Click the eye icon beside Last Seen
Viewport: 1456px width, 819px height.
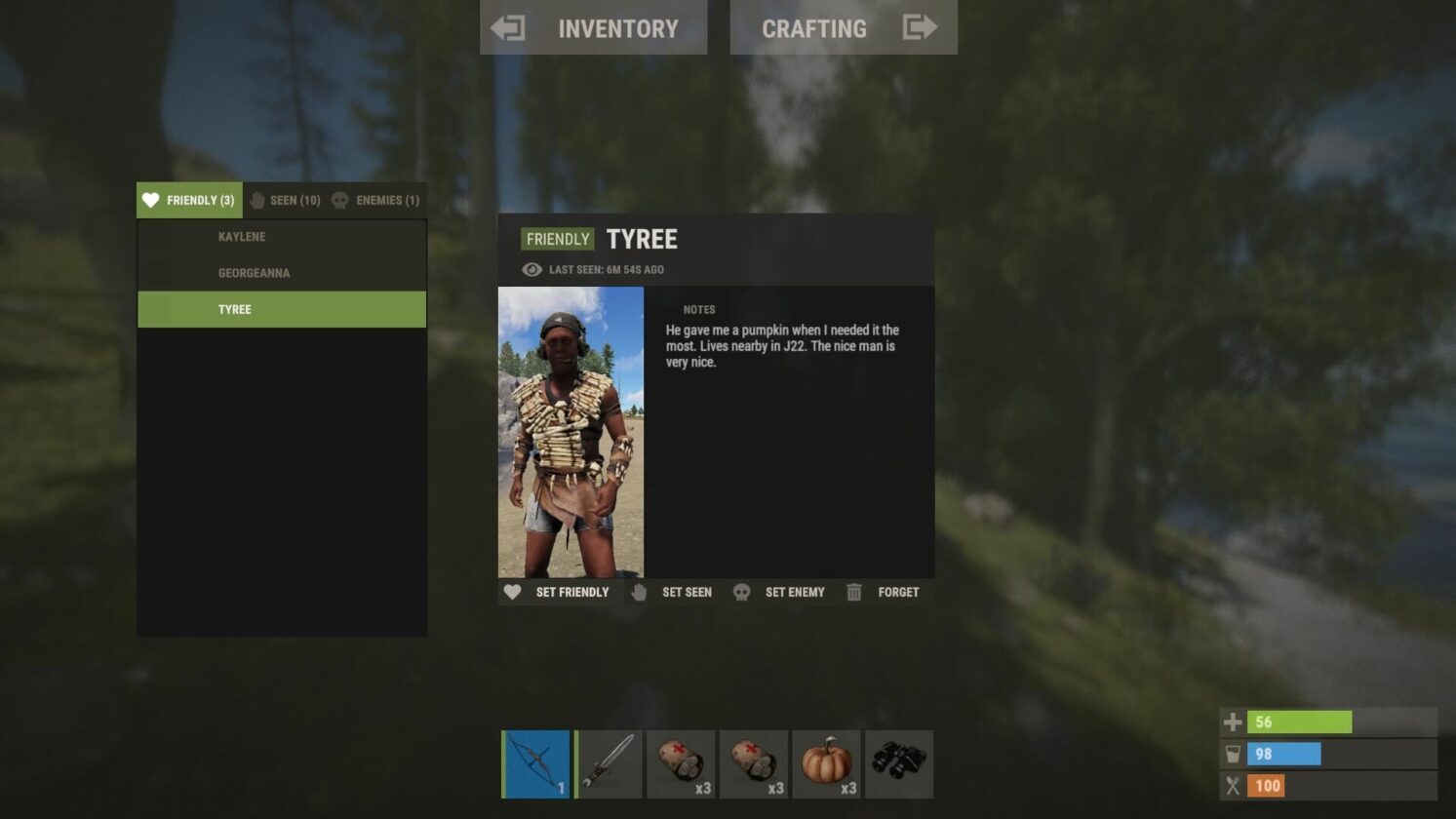[x=530, y=270]
